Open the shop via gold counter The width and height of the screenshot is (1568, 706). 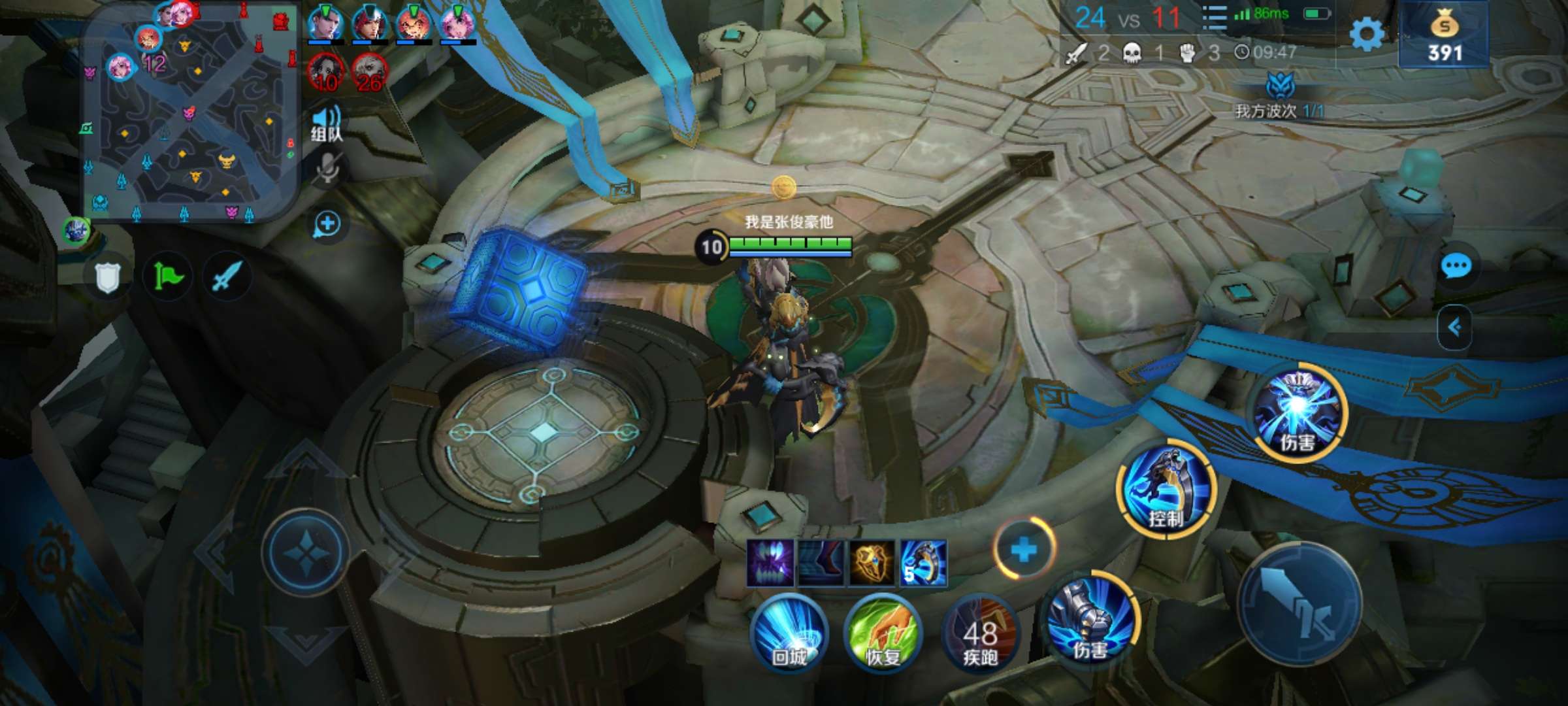[1444, 36]
